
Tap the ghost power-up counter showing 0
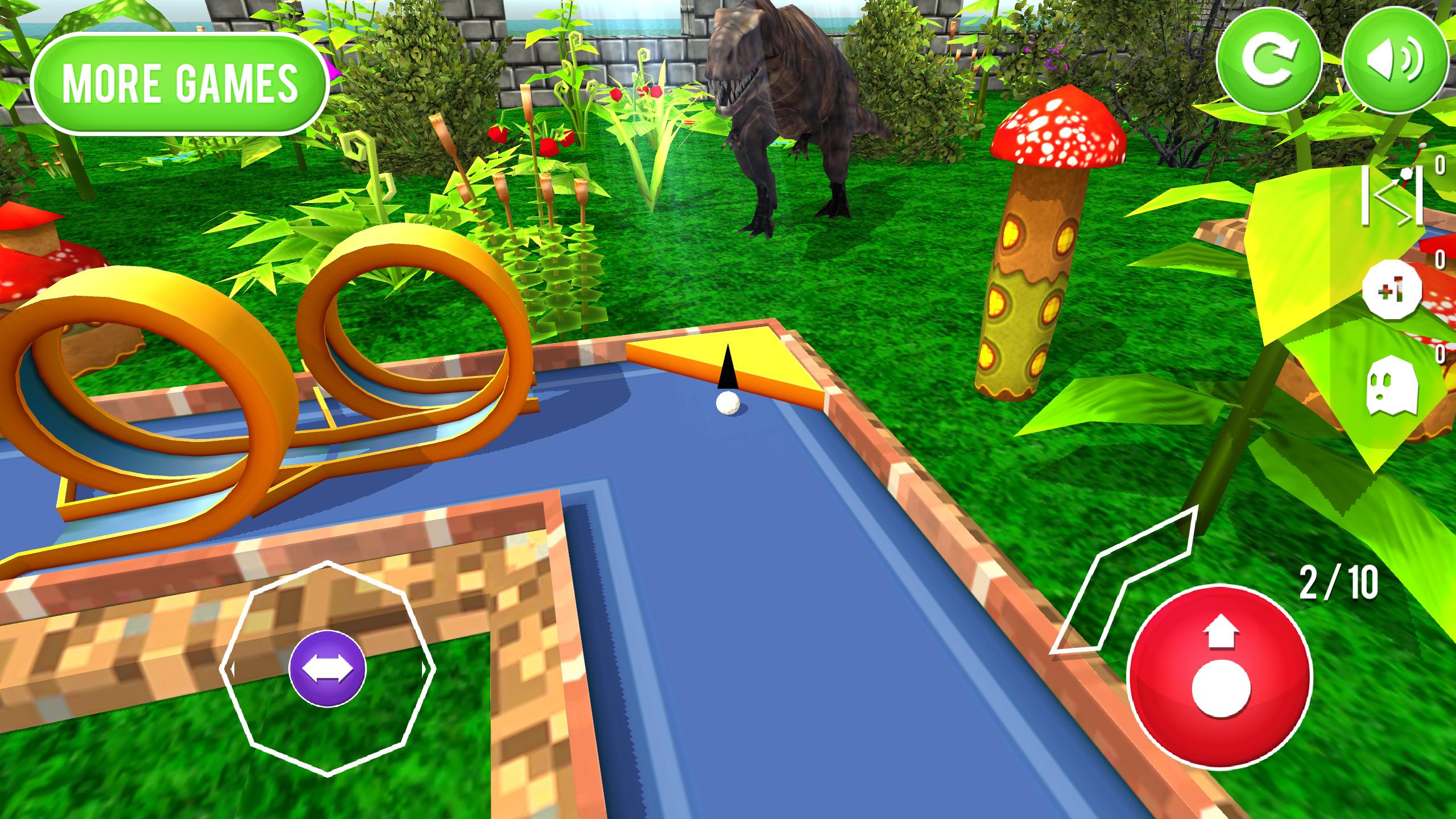coord(1440,354)
